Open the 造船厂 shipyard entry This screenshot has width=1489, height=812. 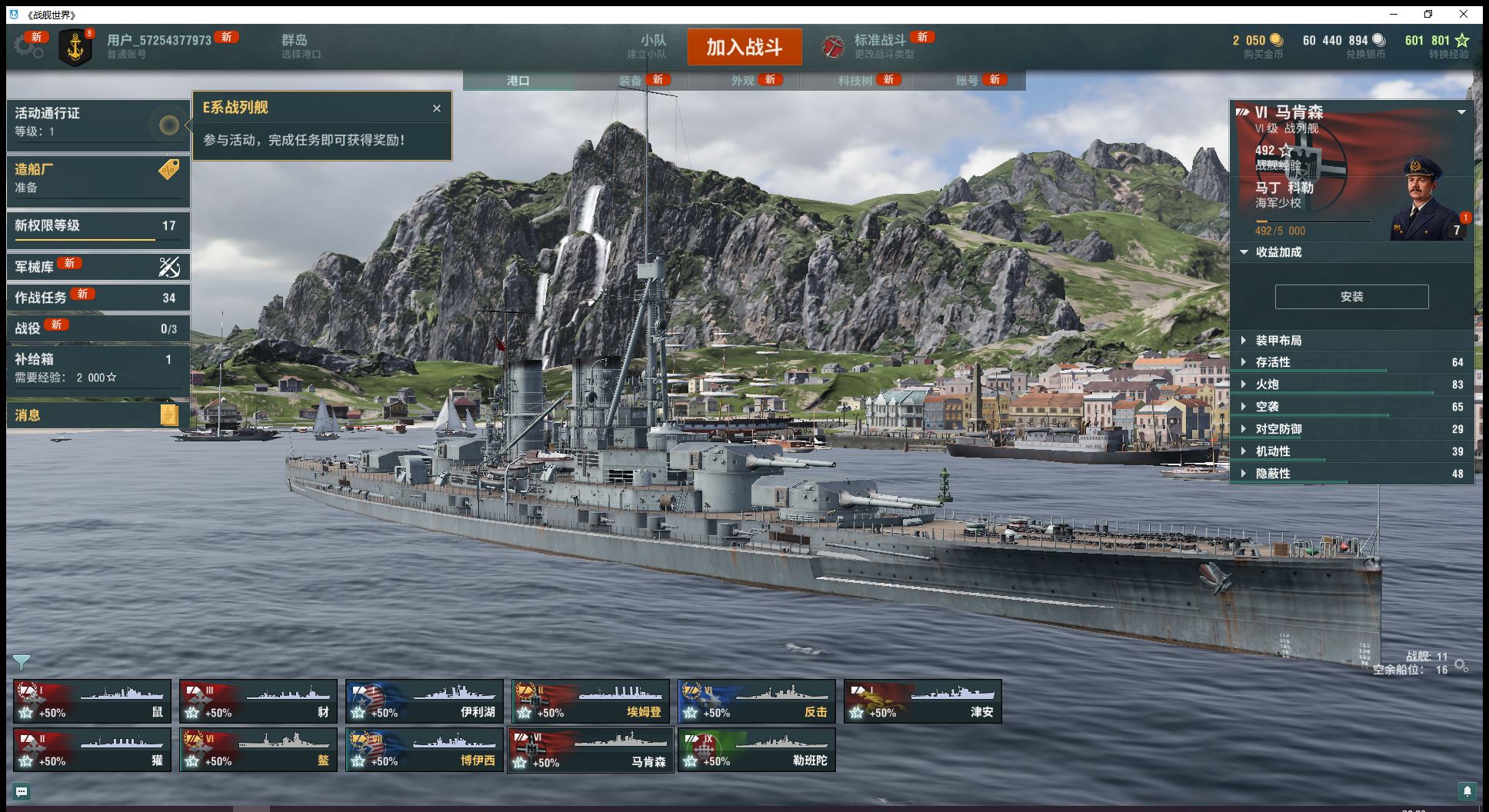(98, 178)
